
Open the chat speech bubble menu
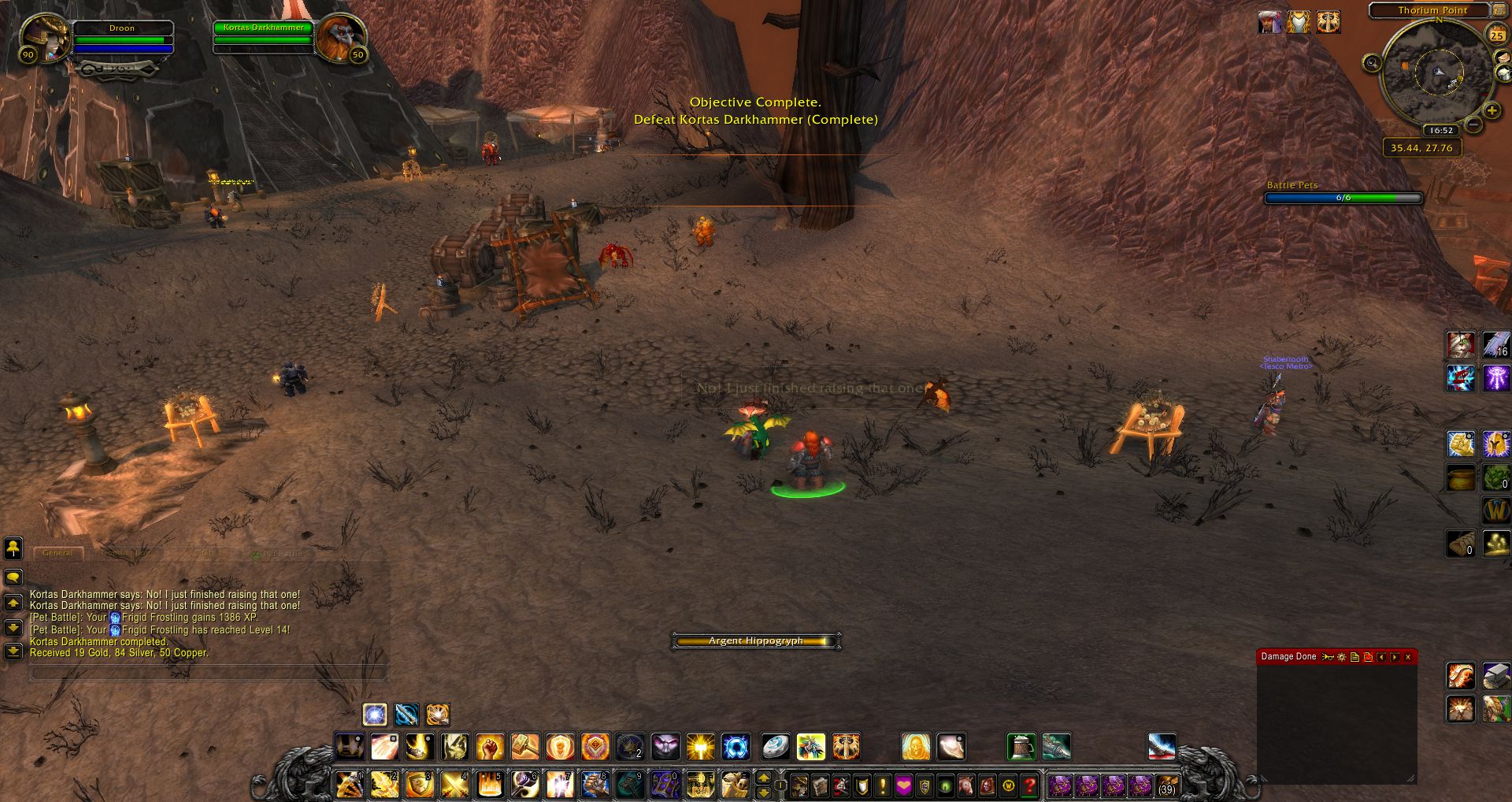pyautogui.click(x=13, y=577)
